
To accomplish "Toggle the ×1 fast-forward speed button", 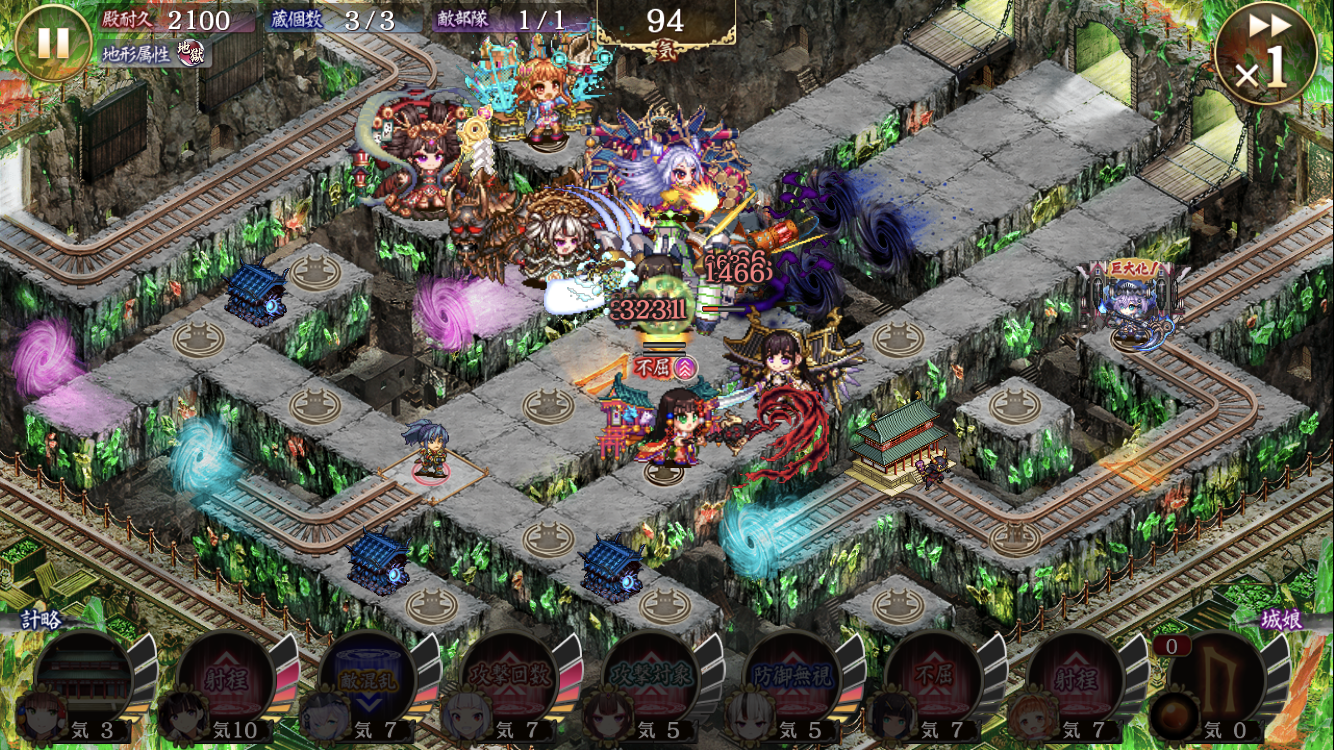I will 1265,54.
